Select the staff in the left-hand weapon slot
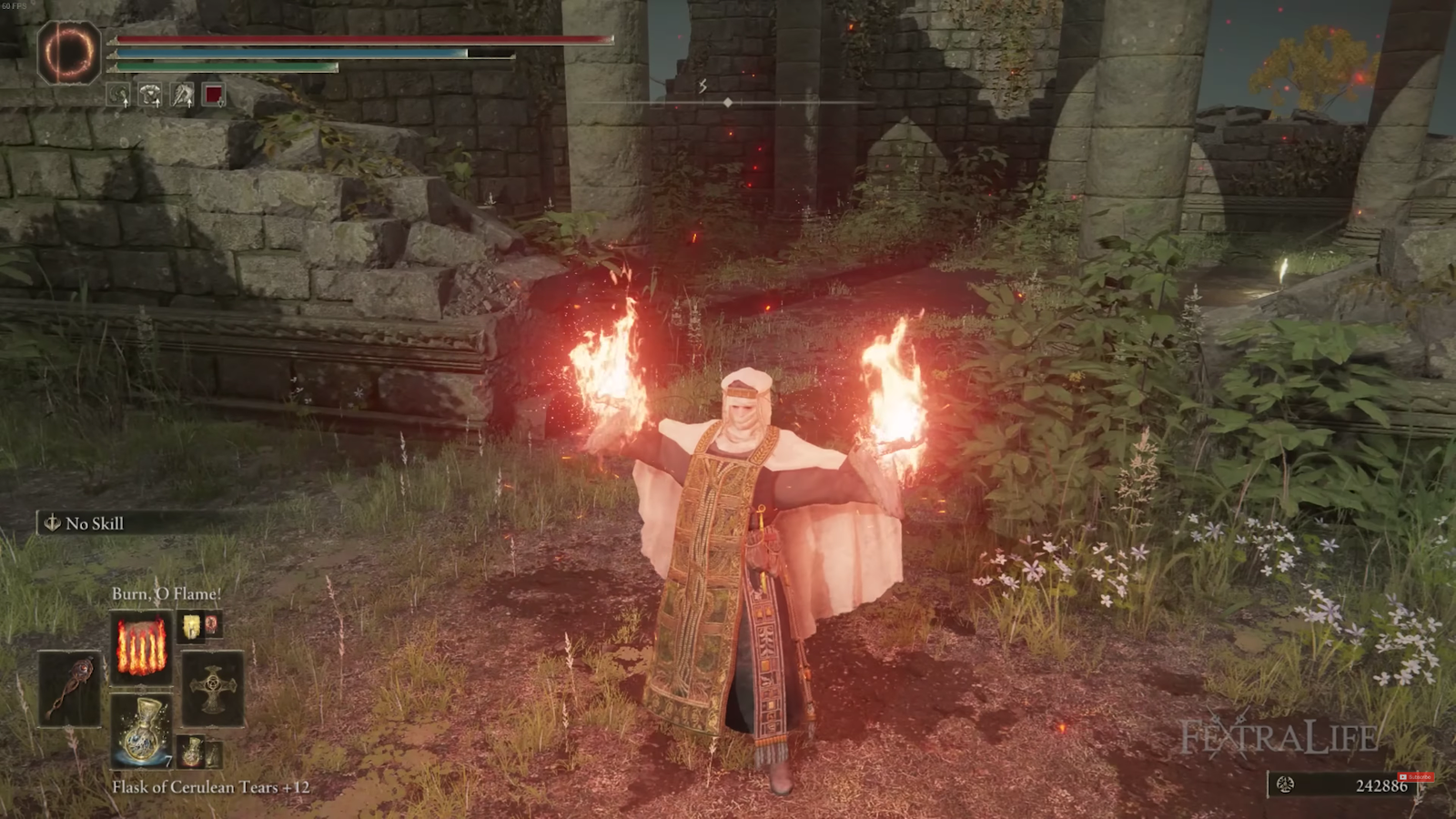Viewport: 1456px width, 819px height. click(71, 689)
